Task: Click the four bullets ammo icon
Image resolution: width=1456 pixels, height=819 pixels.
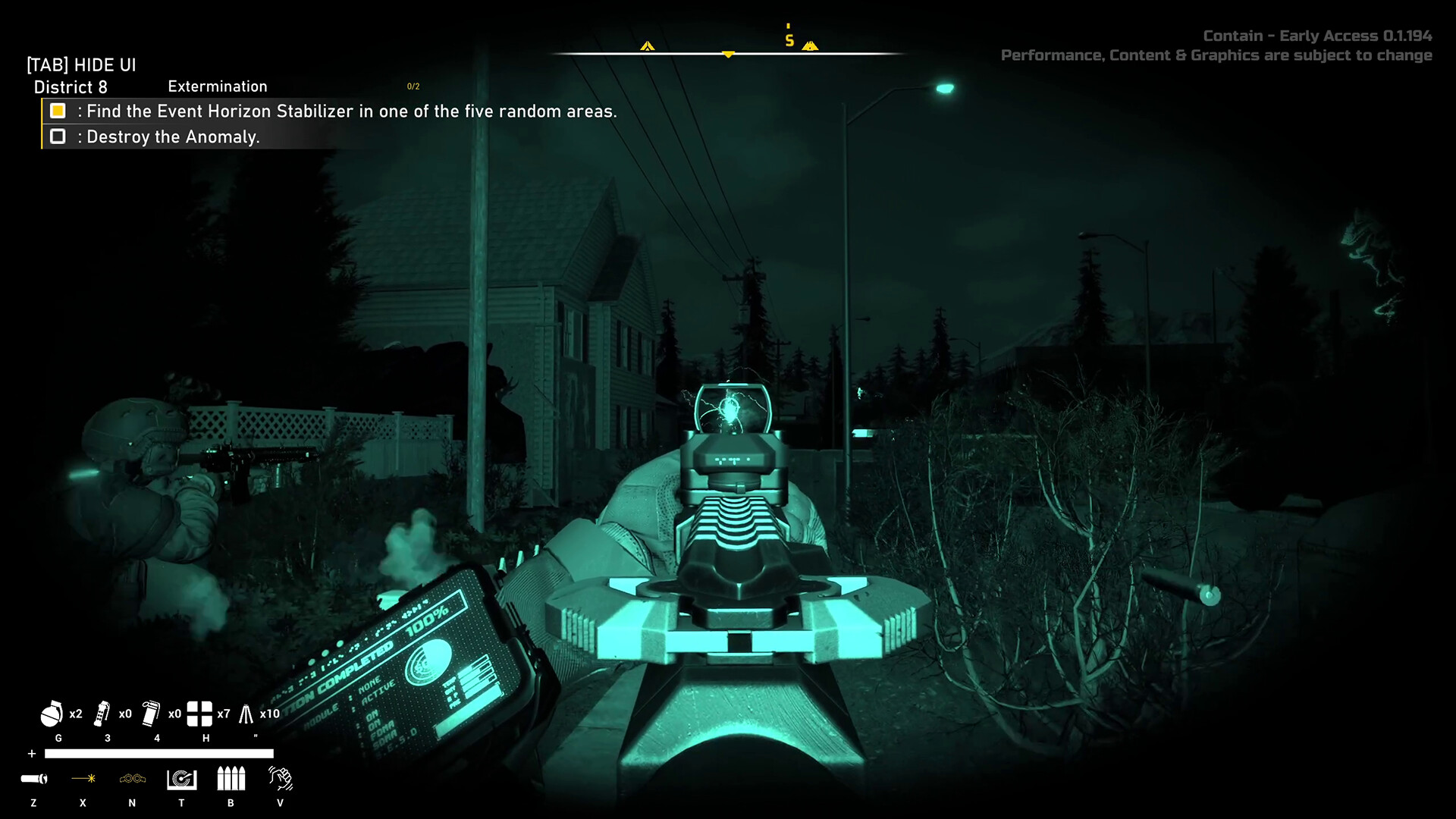Action: (231, 779)
